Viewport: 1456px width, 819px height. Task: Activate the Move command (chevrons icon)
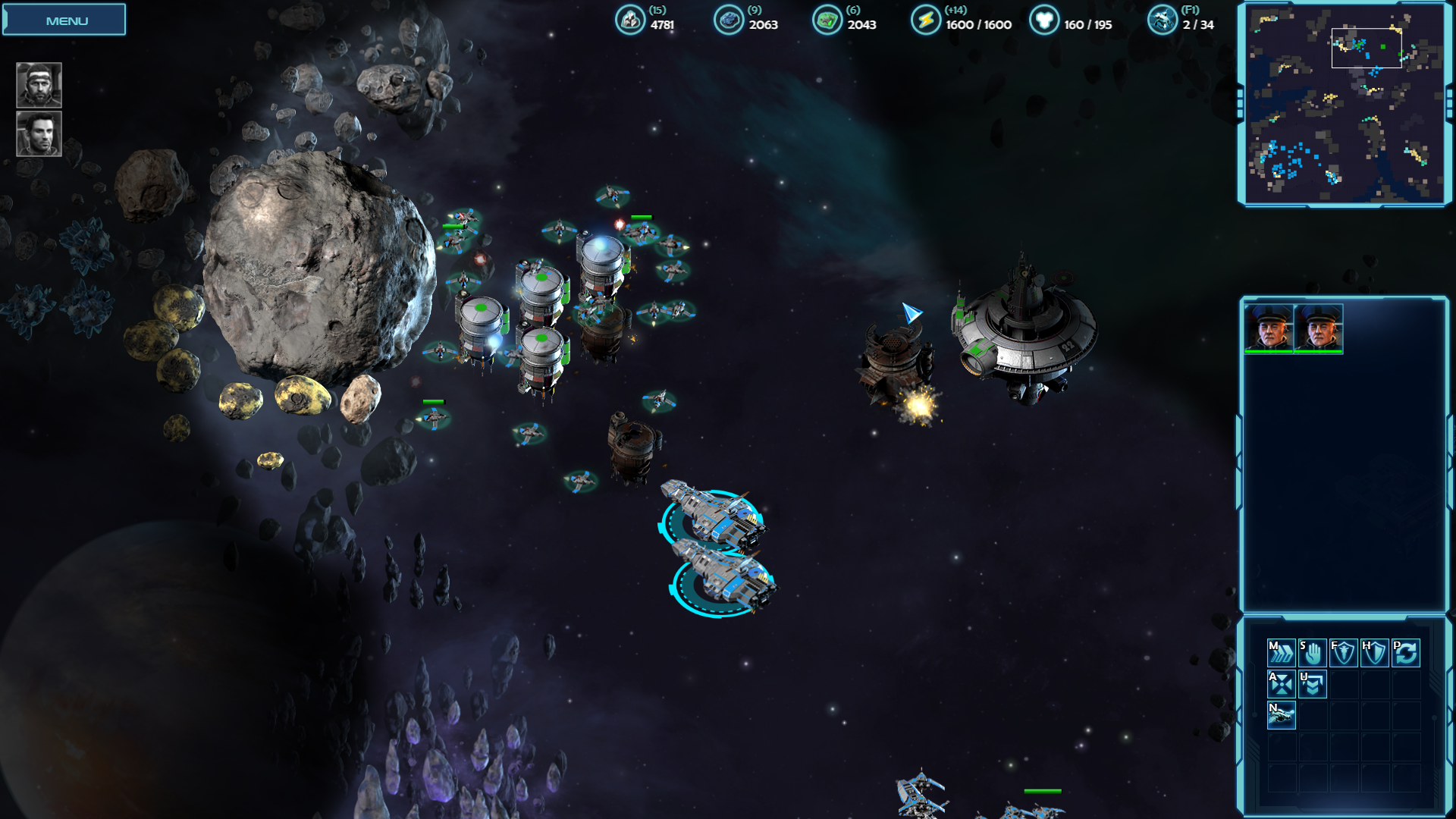pyautogui.click(x=1281, y=653)
